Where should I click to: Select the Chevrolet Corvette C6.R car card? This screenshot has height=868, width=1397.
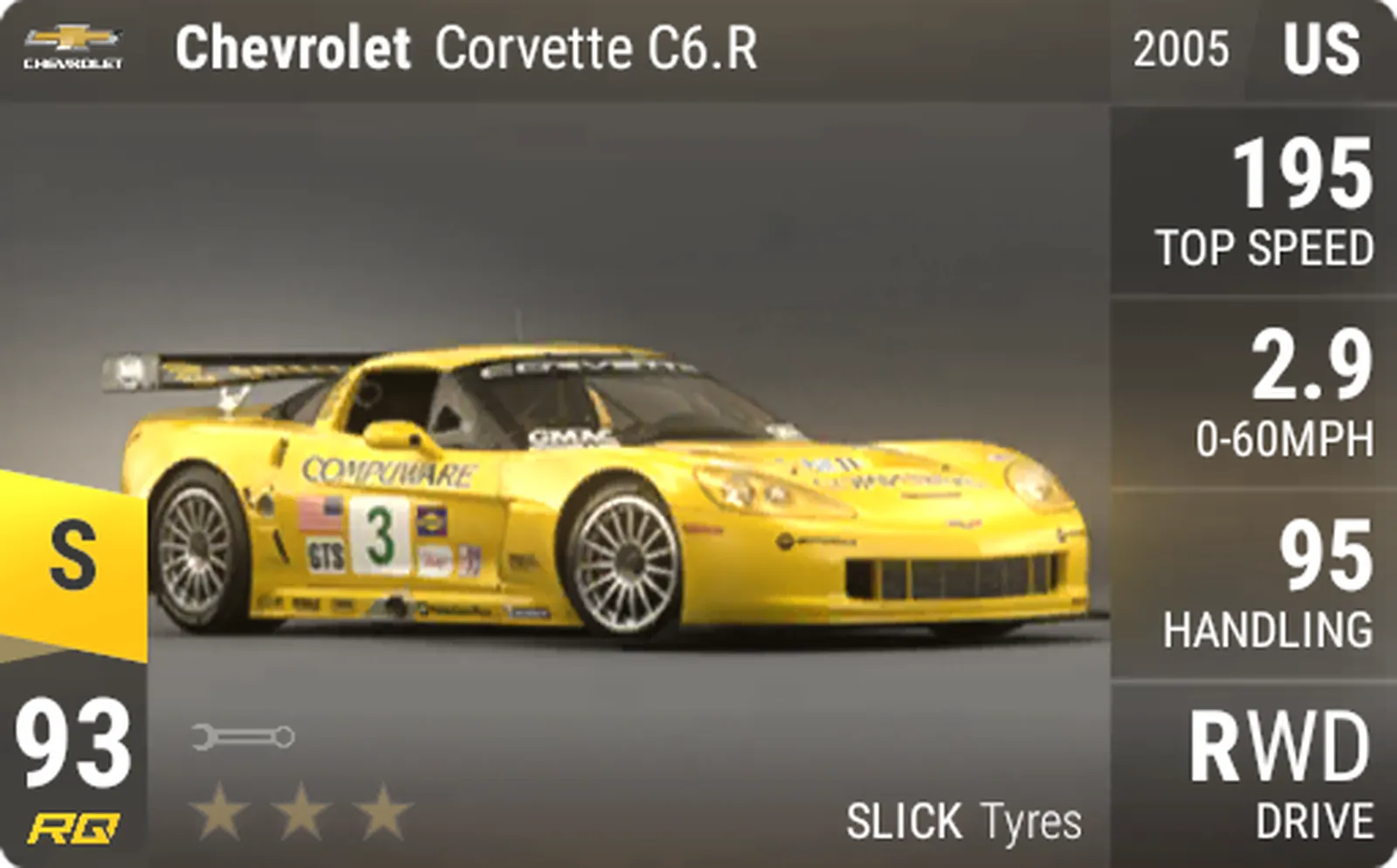click(x=611, y=489)
